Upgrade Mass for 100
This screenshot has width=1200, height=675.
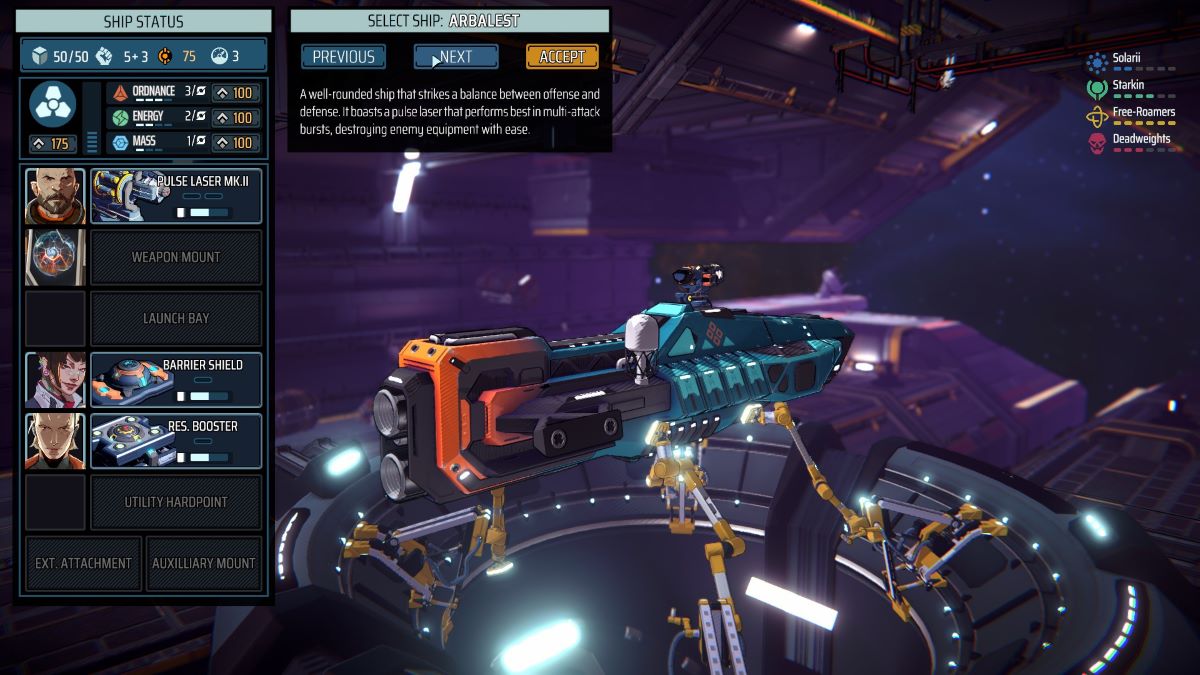(234, 143)
